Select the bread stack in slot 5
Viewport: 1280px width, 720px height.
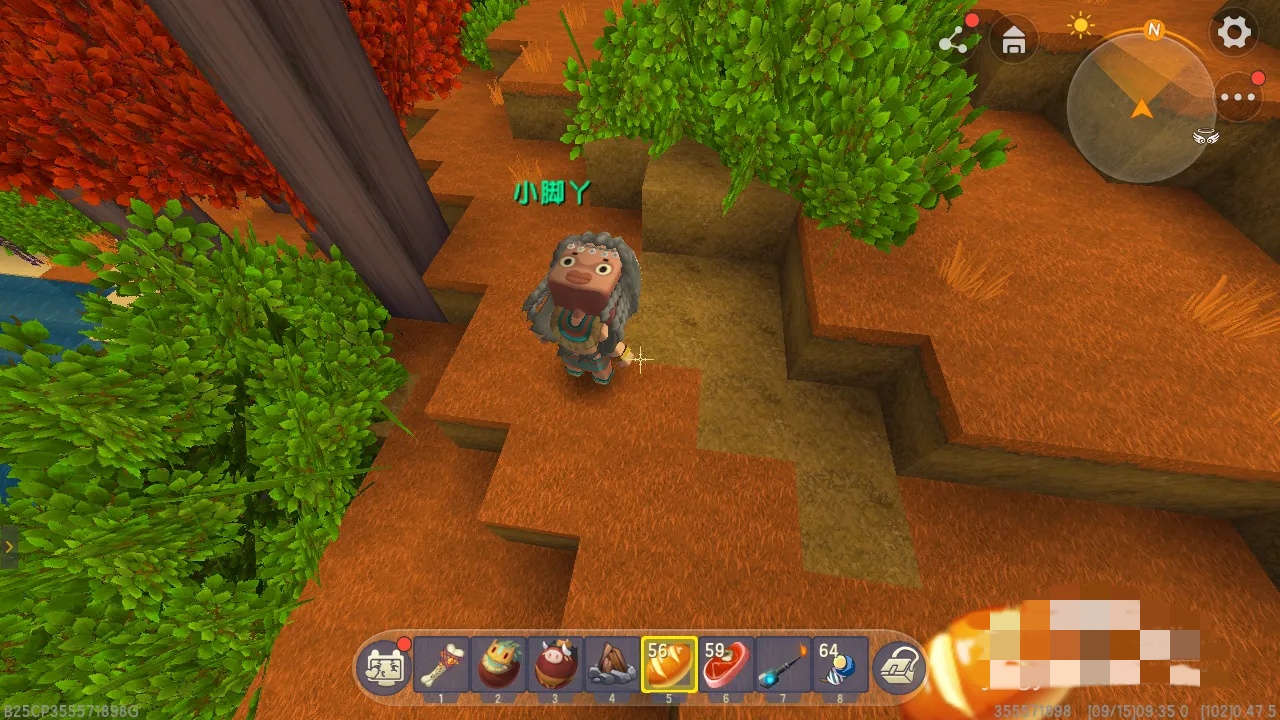pyautogui.click(x=669, y=664)
